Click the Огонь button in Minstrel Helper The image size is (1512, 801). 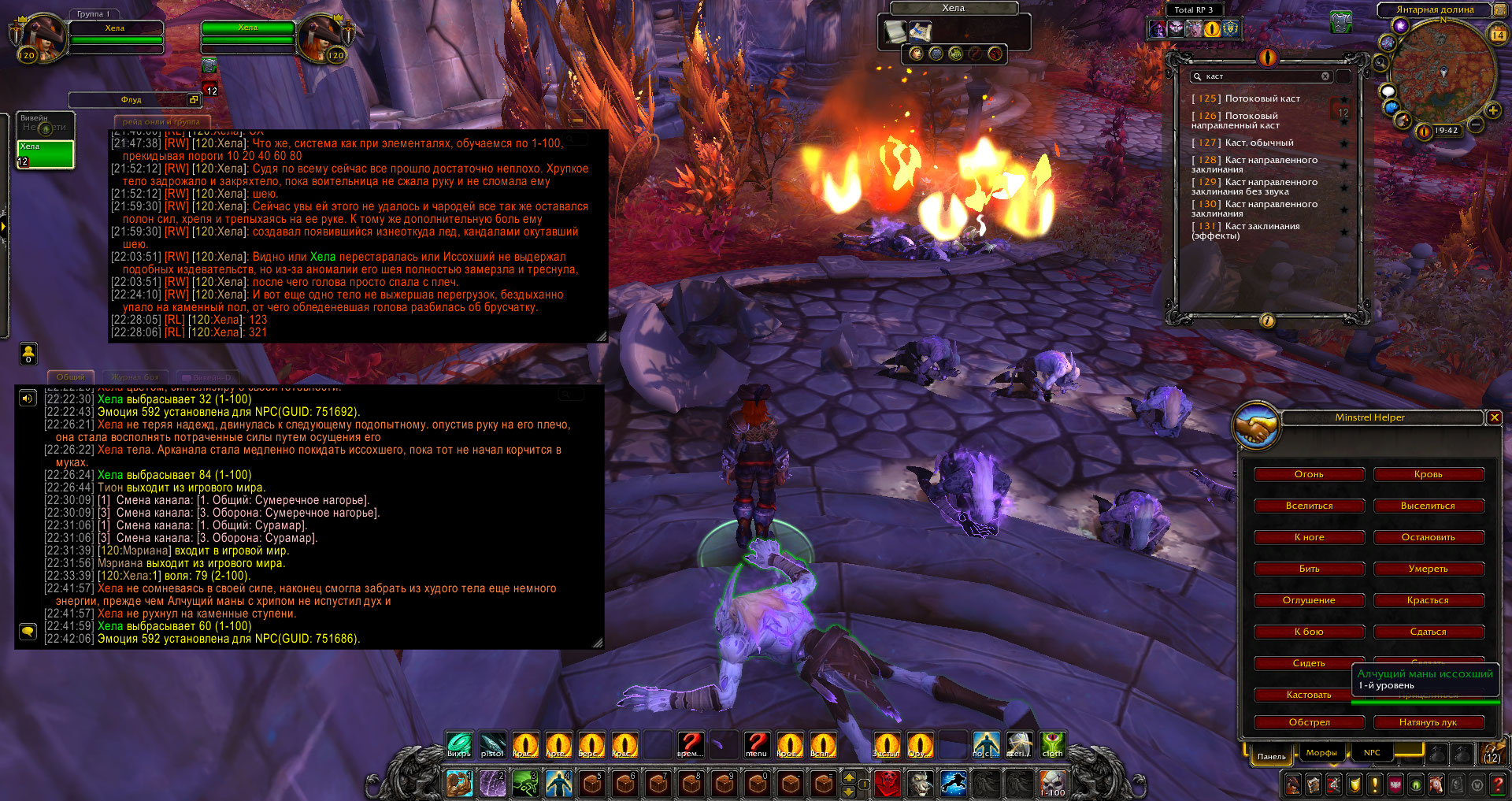click(x=1309, y=474)
